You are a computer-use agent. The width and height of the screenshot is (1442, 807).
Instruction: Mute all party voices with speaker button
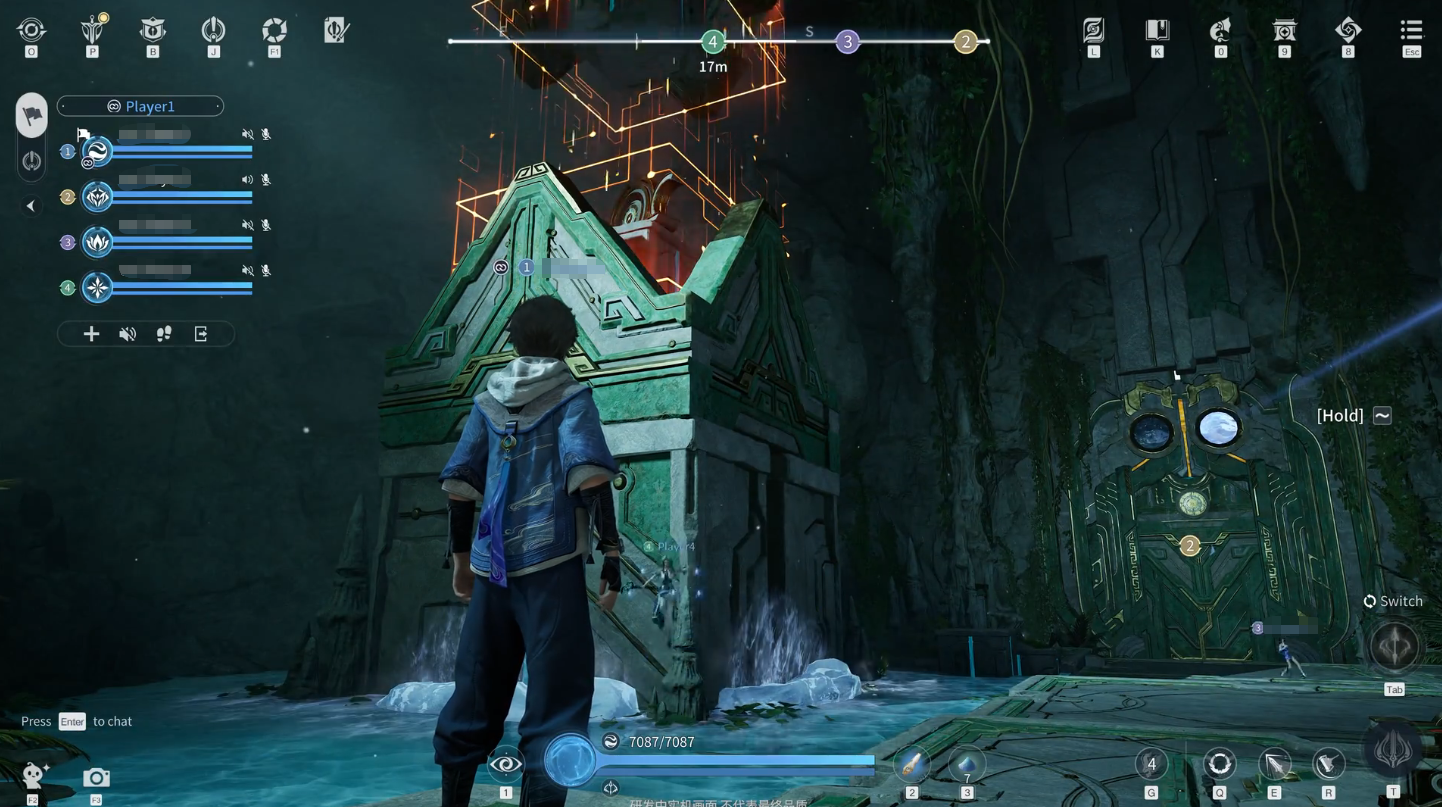(127, 334)
